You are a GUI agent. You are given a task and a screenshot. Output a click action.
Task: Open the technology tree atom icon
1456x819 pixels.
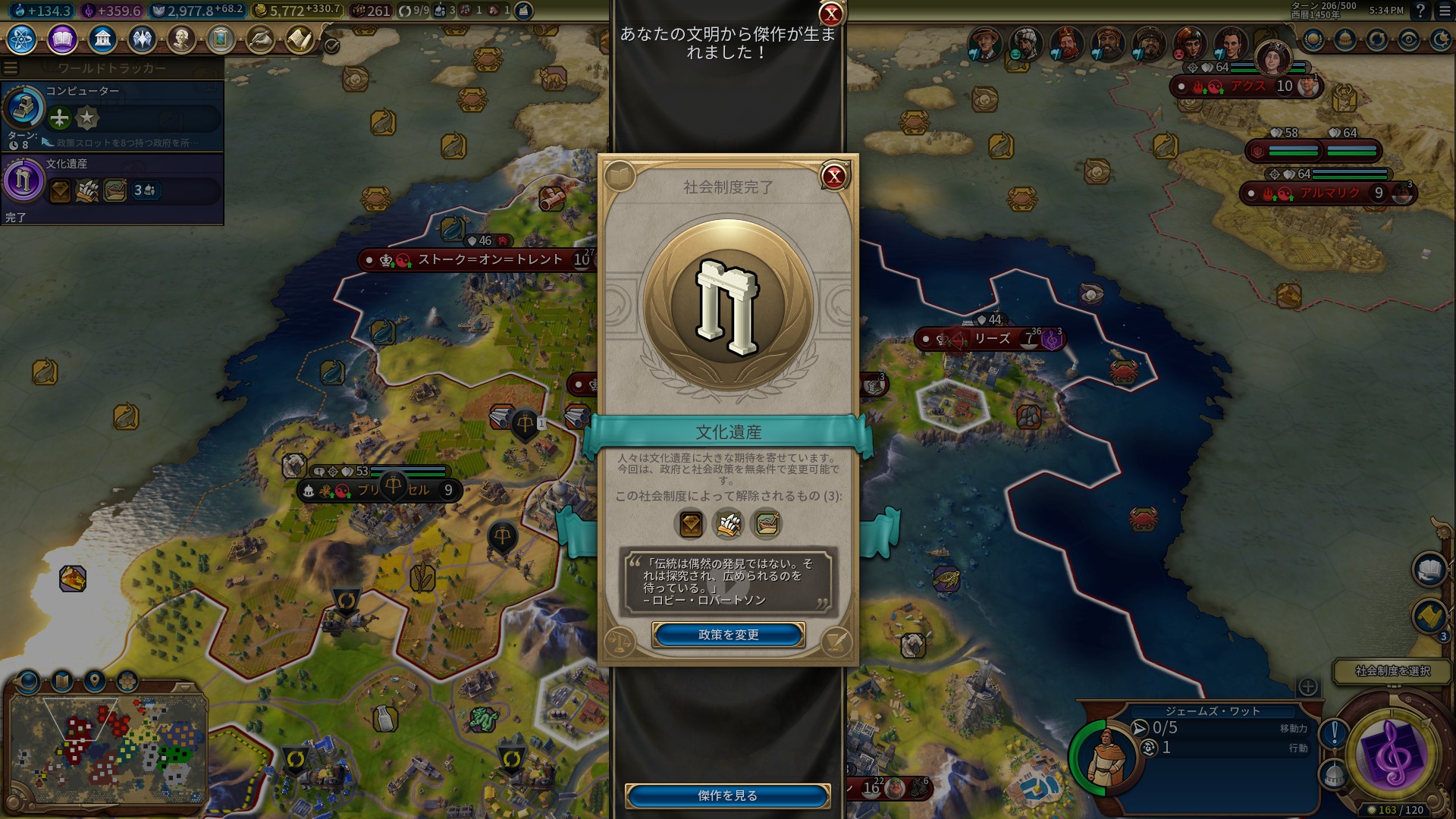pyautogui.click(x=22, y=39)
